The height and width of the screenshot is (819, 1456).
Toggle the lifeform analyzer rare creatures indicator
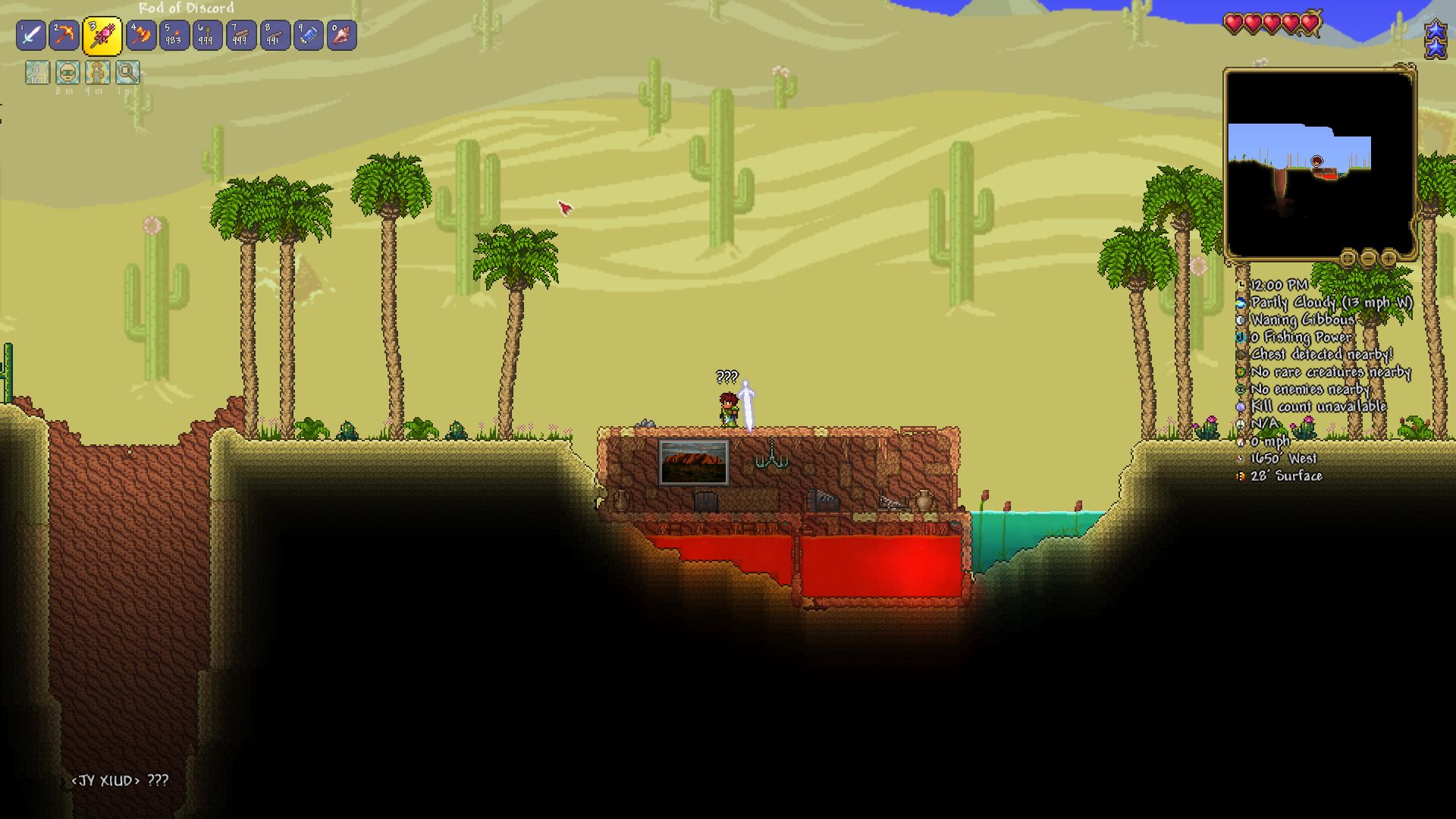tap(1241, 372)
